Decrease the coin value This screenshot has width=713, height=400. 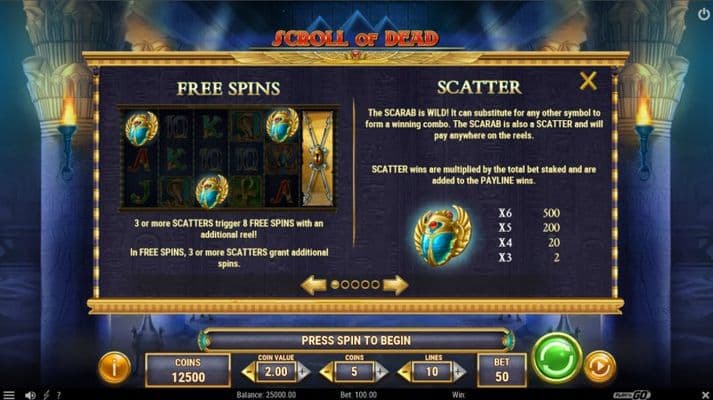(x=247, y=372)
